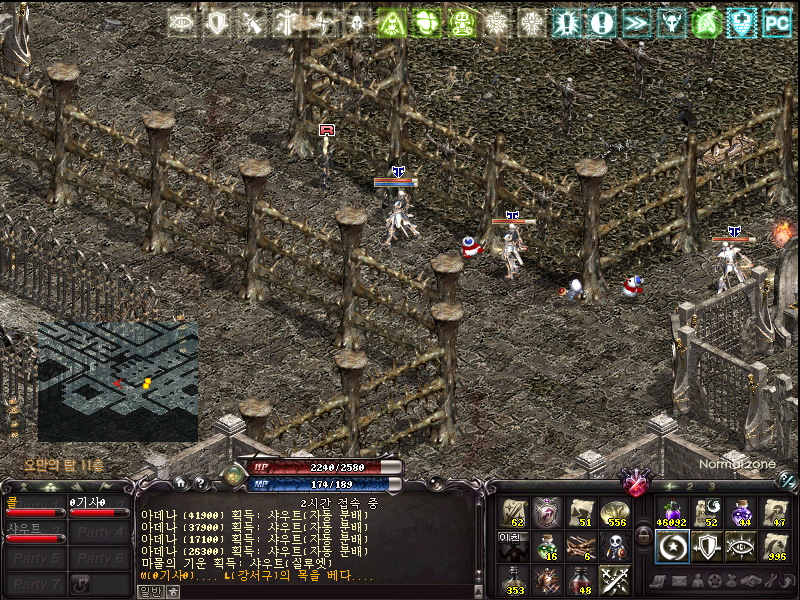Select the bundle of sticks item slot

pos(581,546)
